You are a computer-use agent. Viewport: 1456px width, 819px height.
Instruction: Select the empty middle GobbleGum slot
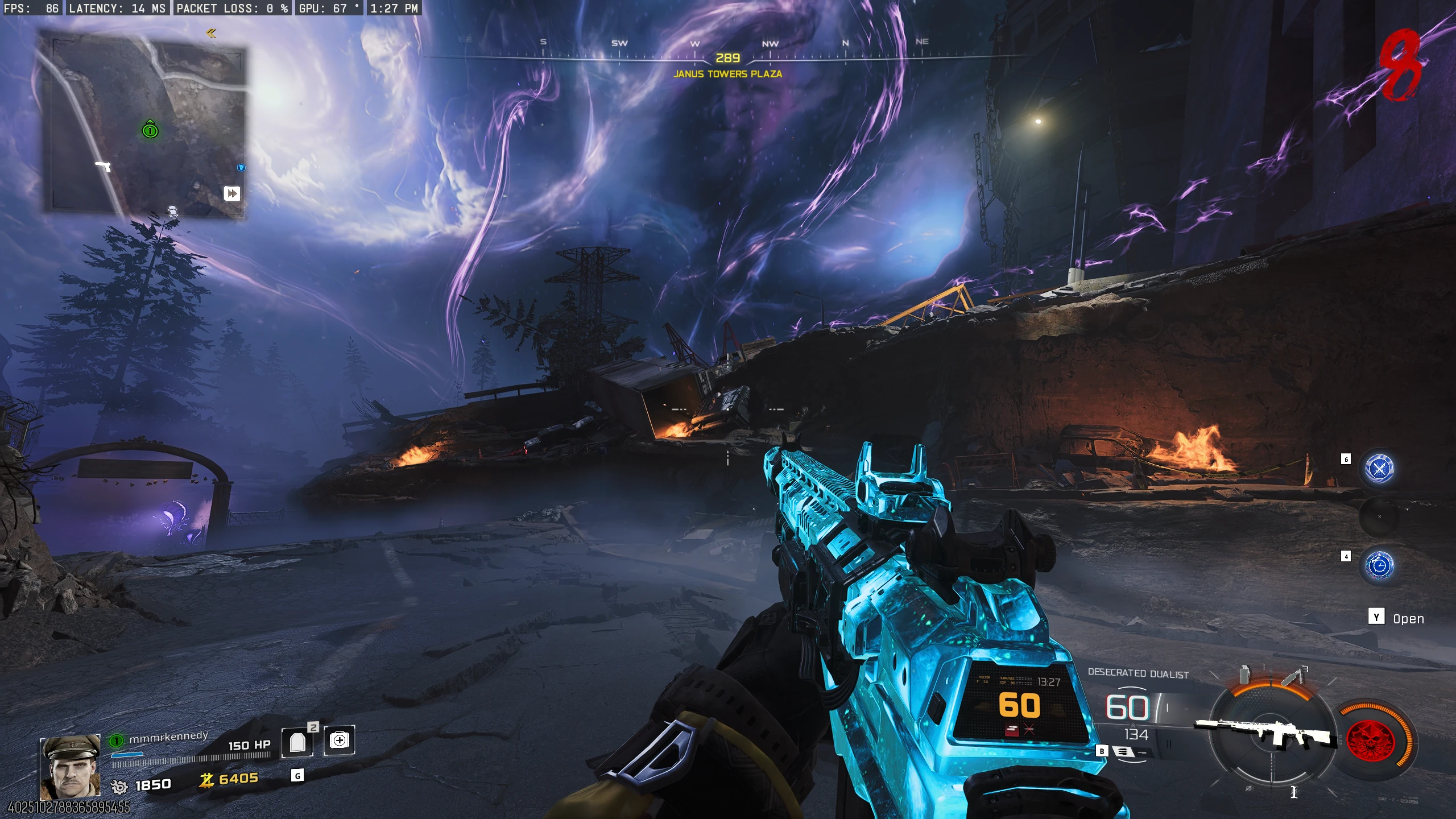1379,516
